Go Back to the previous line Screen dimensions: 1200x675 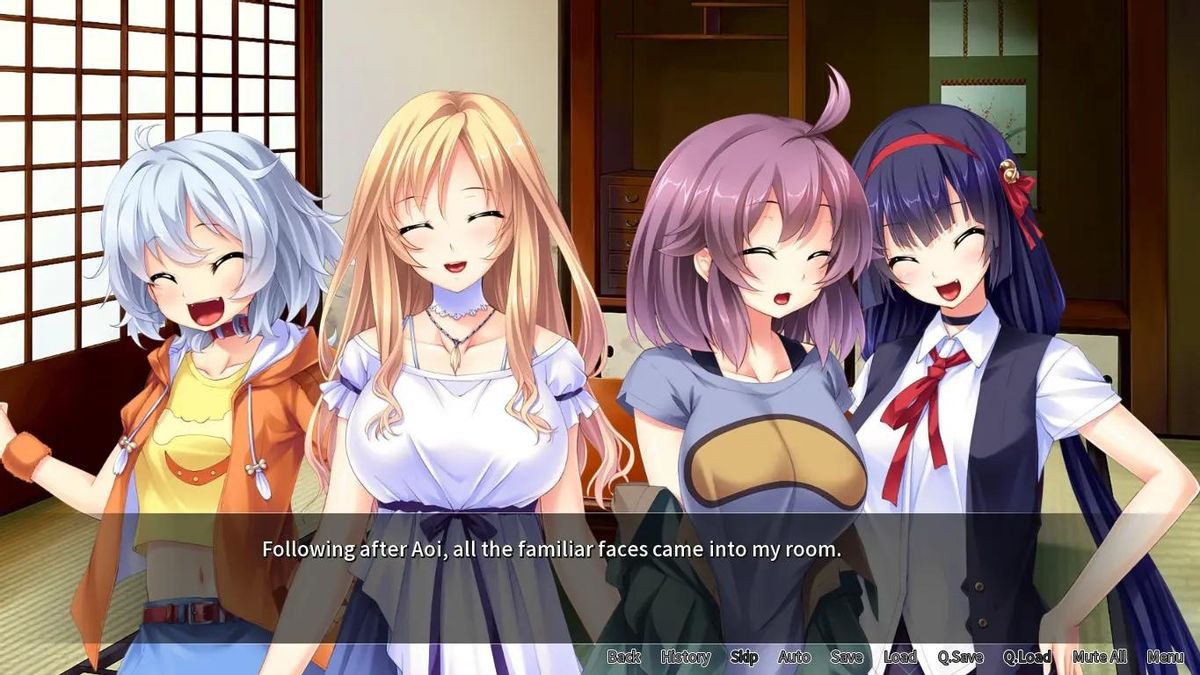(623, 657)
